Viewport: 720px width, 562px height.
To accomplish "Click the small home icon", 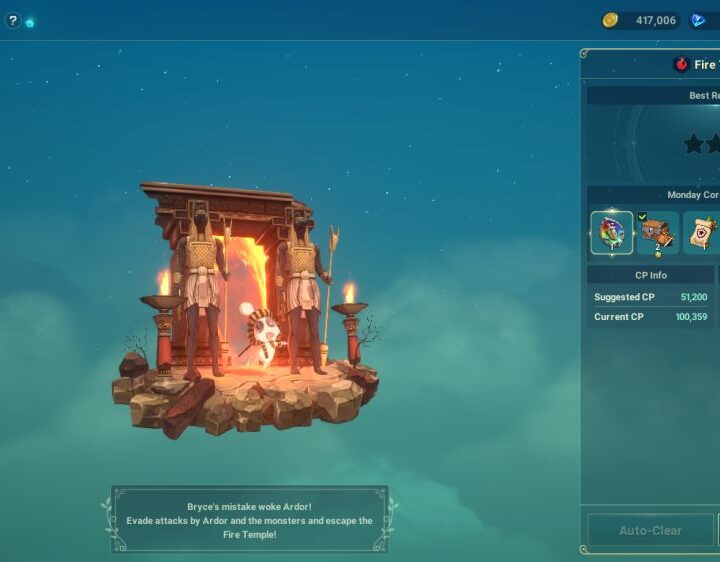I will (30, 22).
